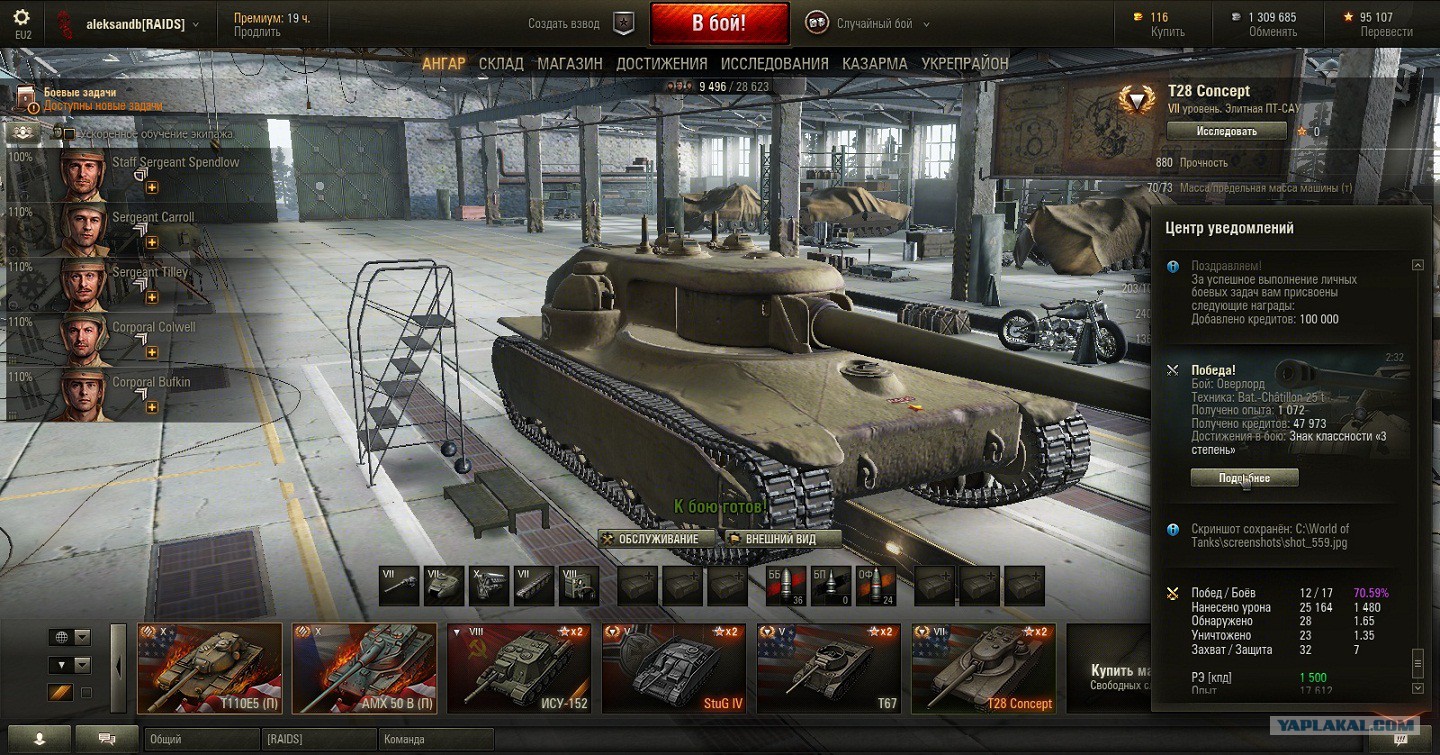Open the ОБСЛУЖИВАНИЕ service panel
1440x755 pixels.
[x=658, y=539]
